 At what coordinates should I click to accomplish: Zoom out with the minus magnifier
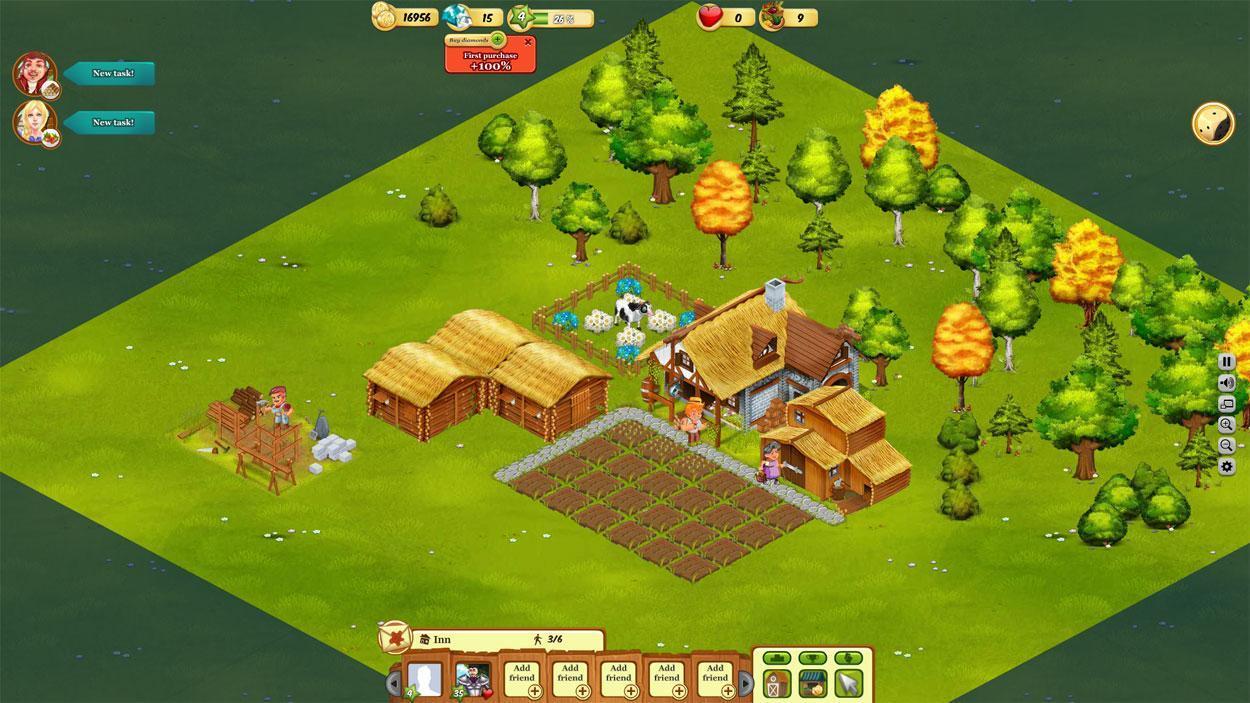[x=1227, y=446]
